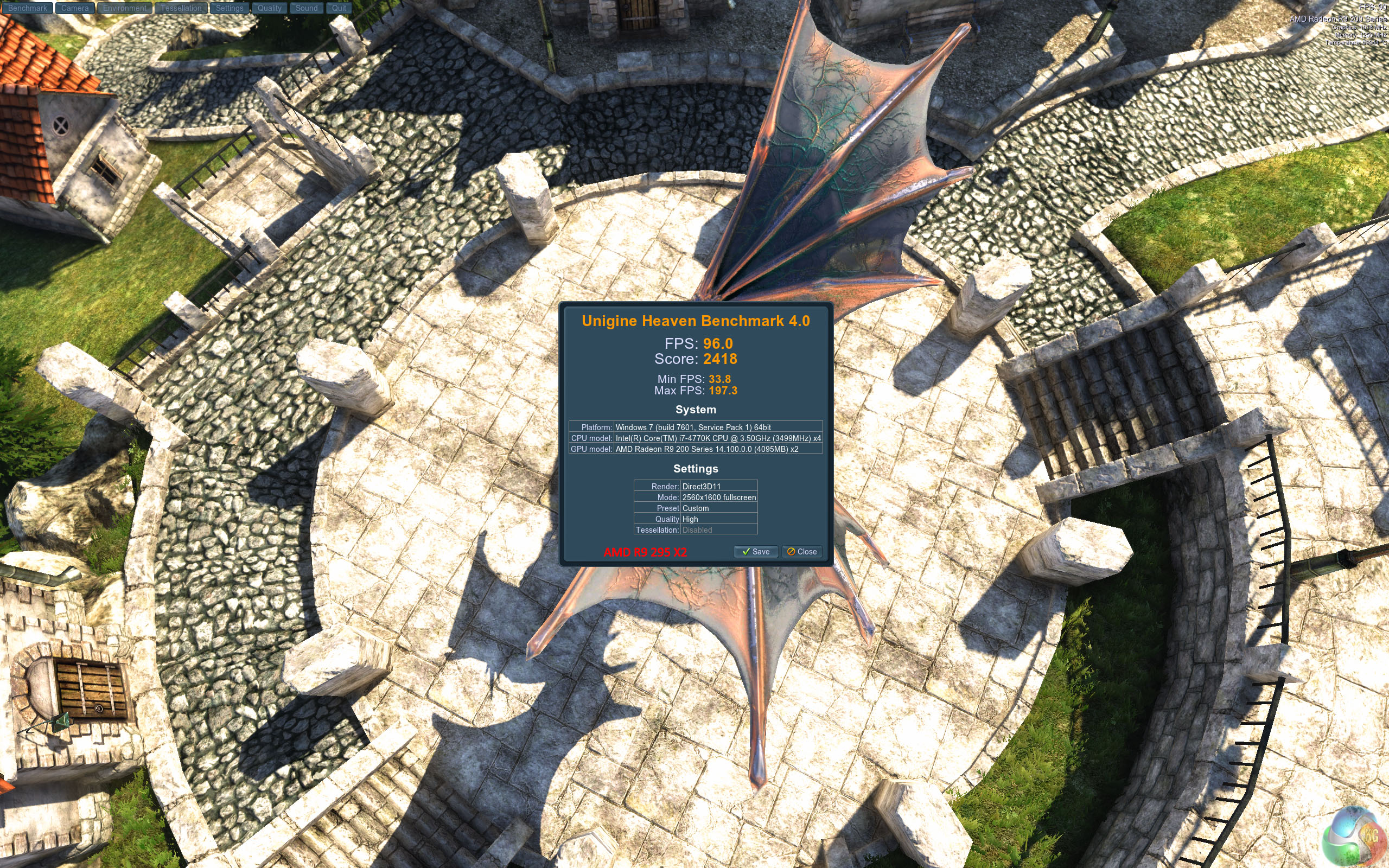Screen dimensions: 1389x868
Task: Quit the benchmark from top bar
Action: [x=339, y=8]
